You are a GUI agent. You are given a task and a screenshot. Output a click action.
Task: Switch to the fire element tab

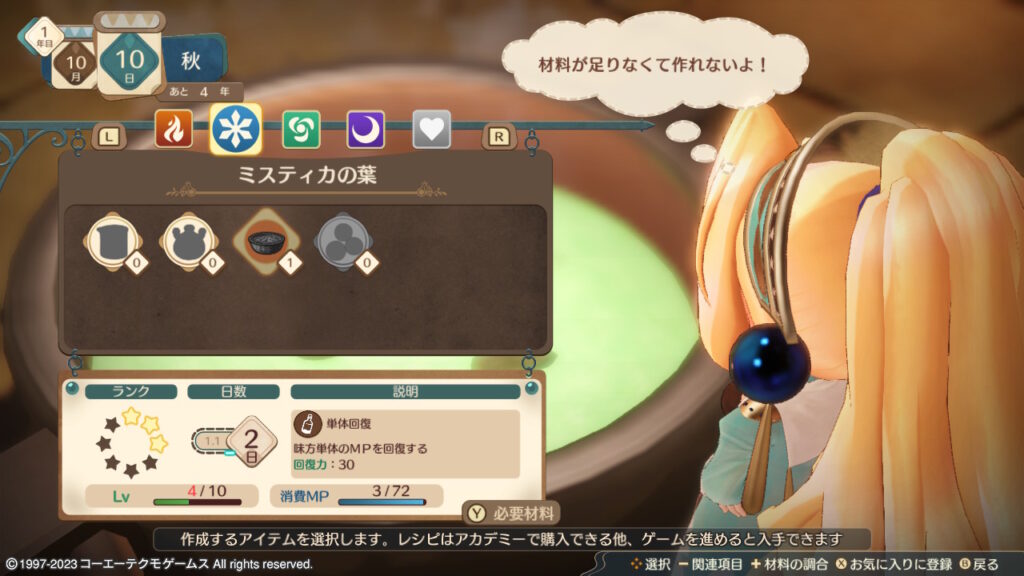pyautogui.click(x=173, y=129)
